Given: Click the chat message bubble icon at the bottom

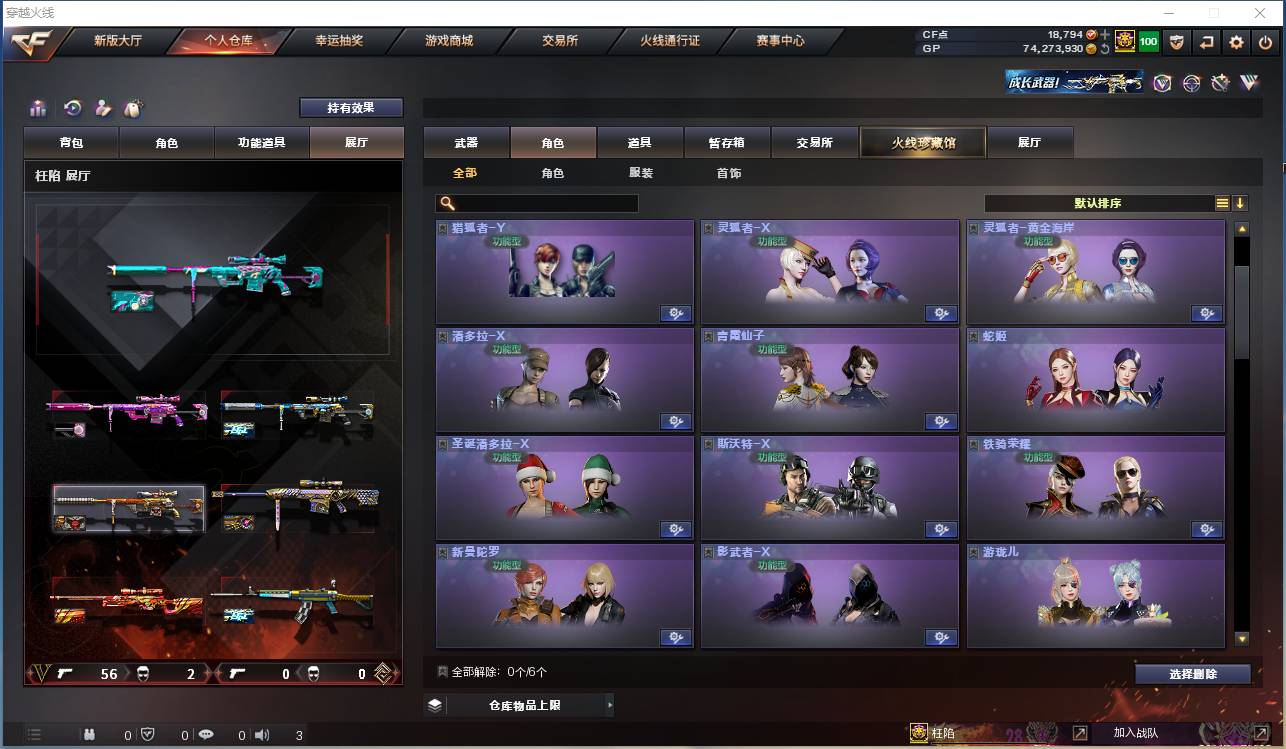Looking at the screenshot, I should [x=206, y=734].
